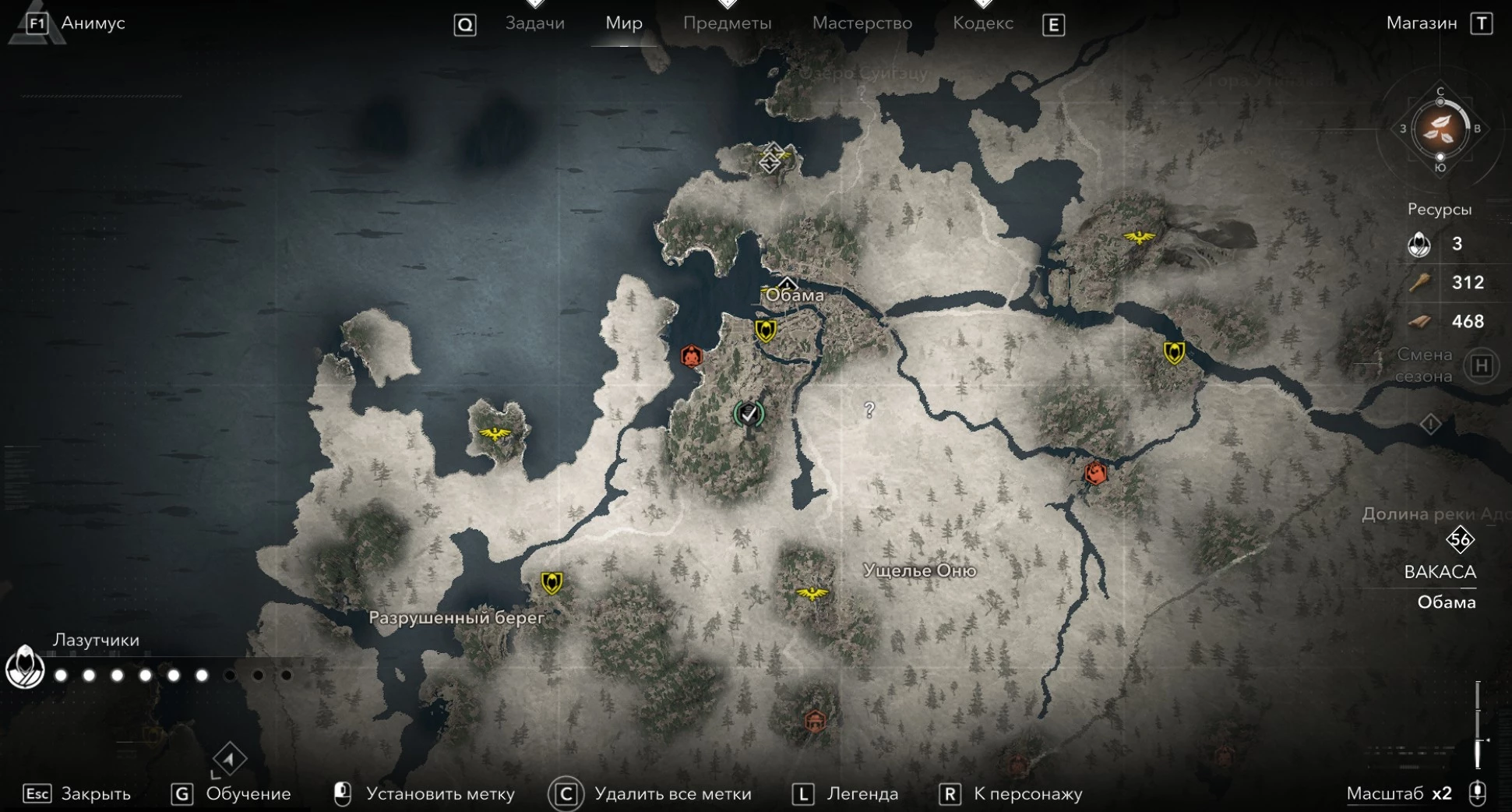Open the Кодекс tab

982,23
